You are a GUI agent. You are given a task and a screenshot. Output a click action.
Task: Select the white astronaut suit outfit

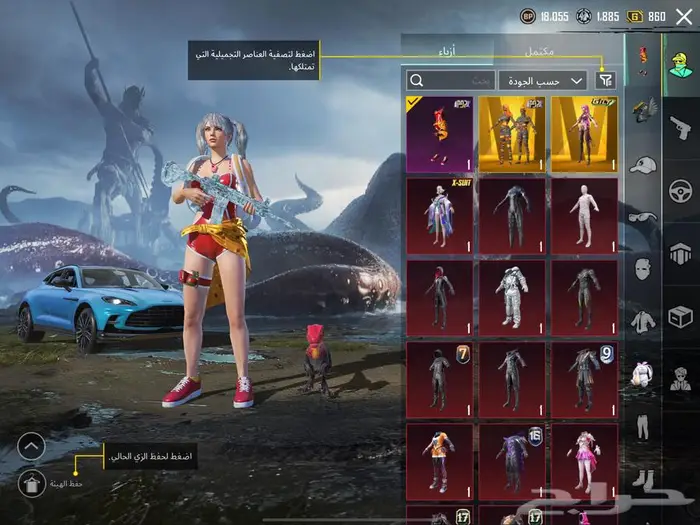511,297
